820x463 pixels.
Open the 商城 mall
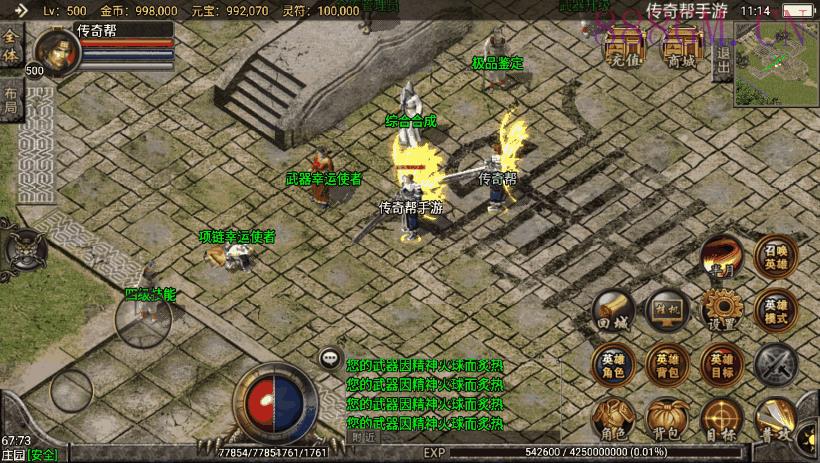pyautogui.click(x=682, y=52)
